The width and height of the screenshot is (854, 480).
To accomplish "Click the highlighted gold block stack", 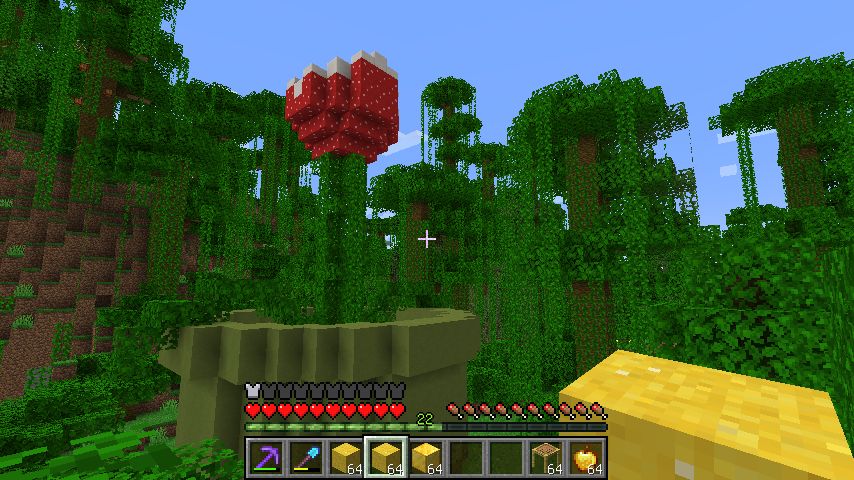I will pyautogui.click(x=386, y=458).
